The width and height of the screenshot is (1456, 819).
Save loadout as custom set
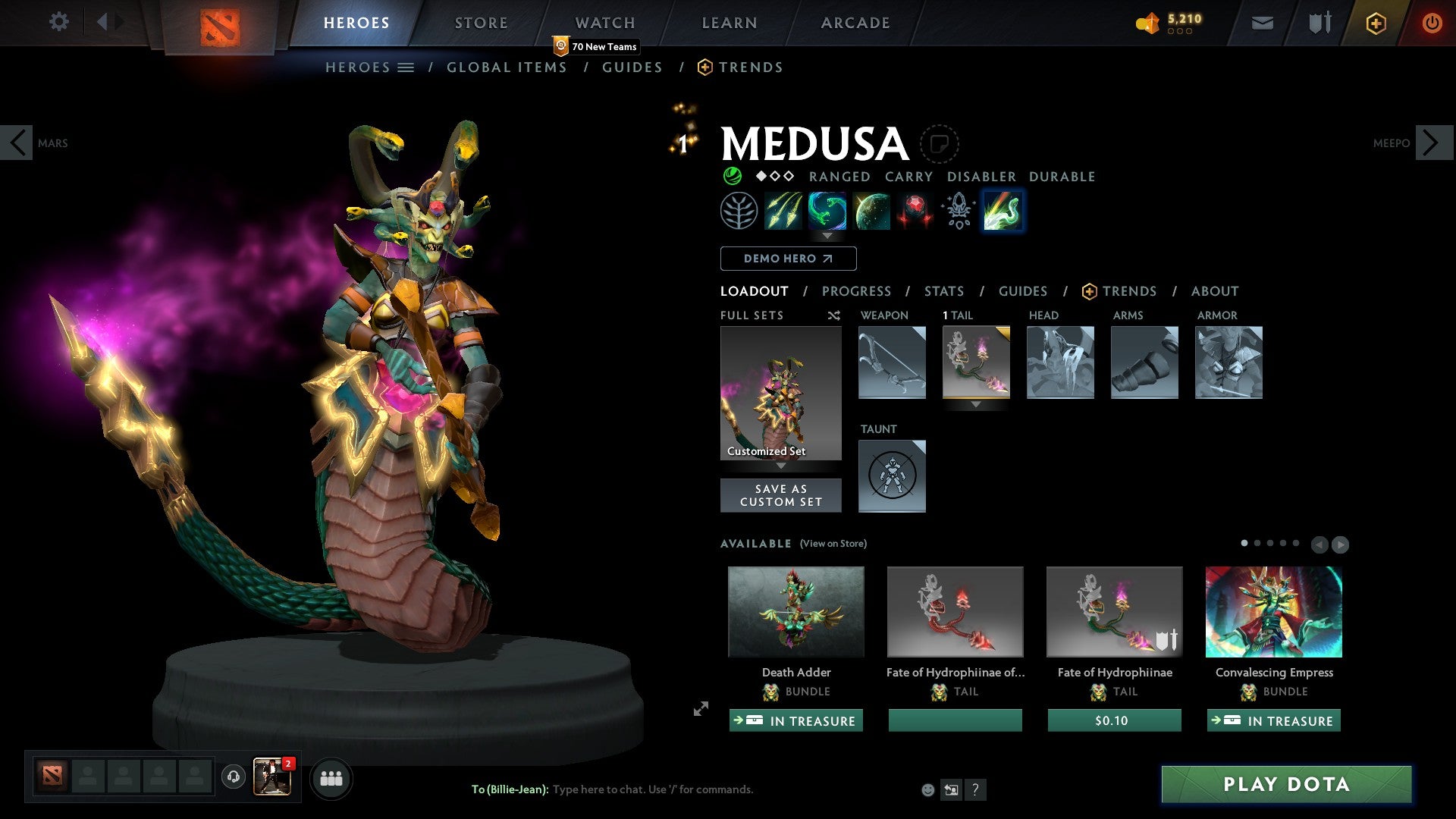tap(780, 495)
